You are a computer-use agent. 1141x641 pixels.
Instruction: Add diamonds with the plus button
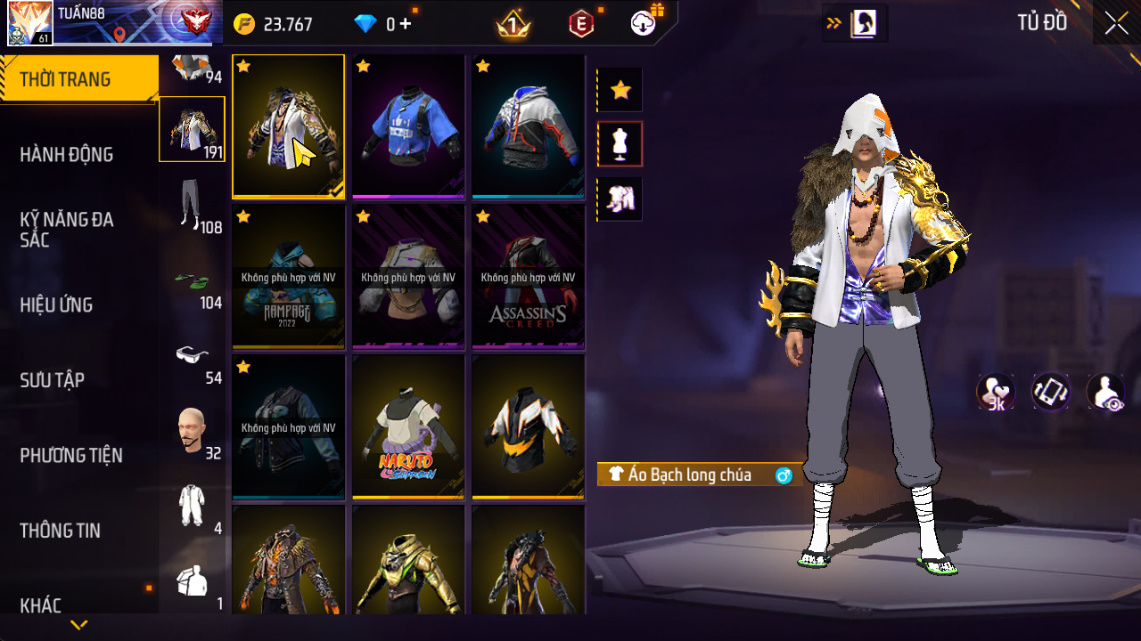point(405,24)
